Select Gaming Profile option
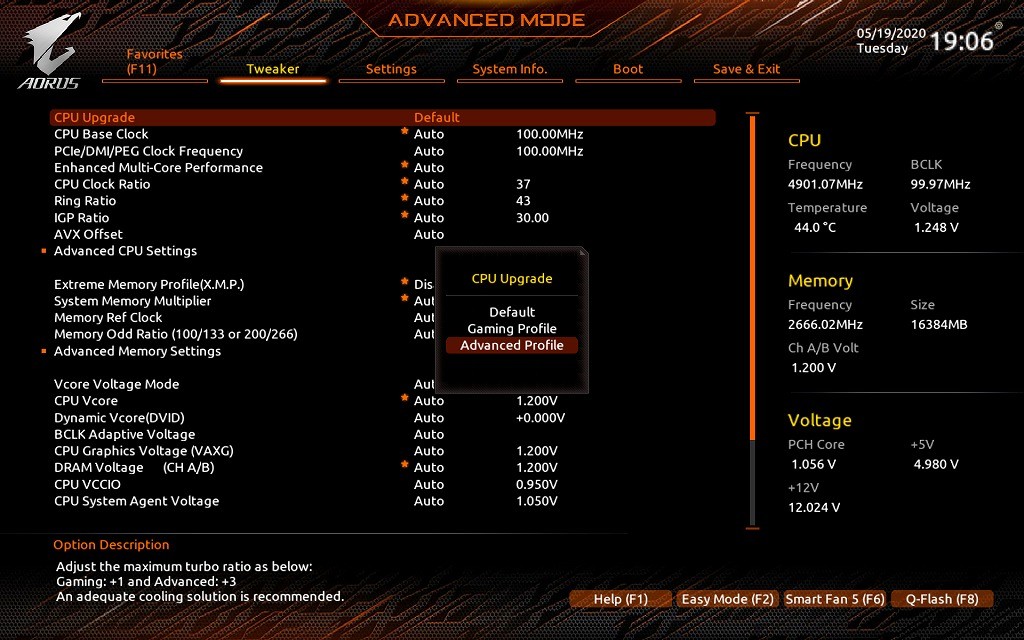Image resolution: width=1024 pixels, height=640 pixels. (x=512, y=328)
